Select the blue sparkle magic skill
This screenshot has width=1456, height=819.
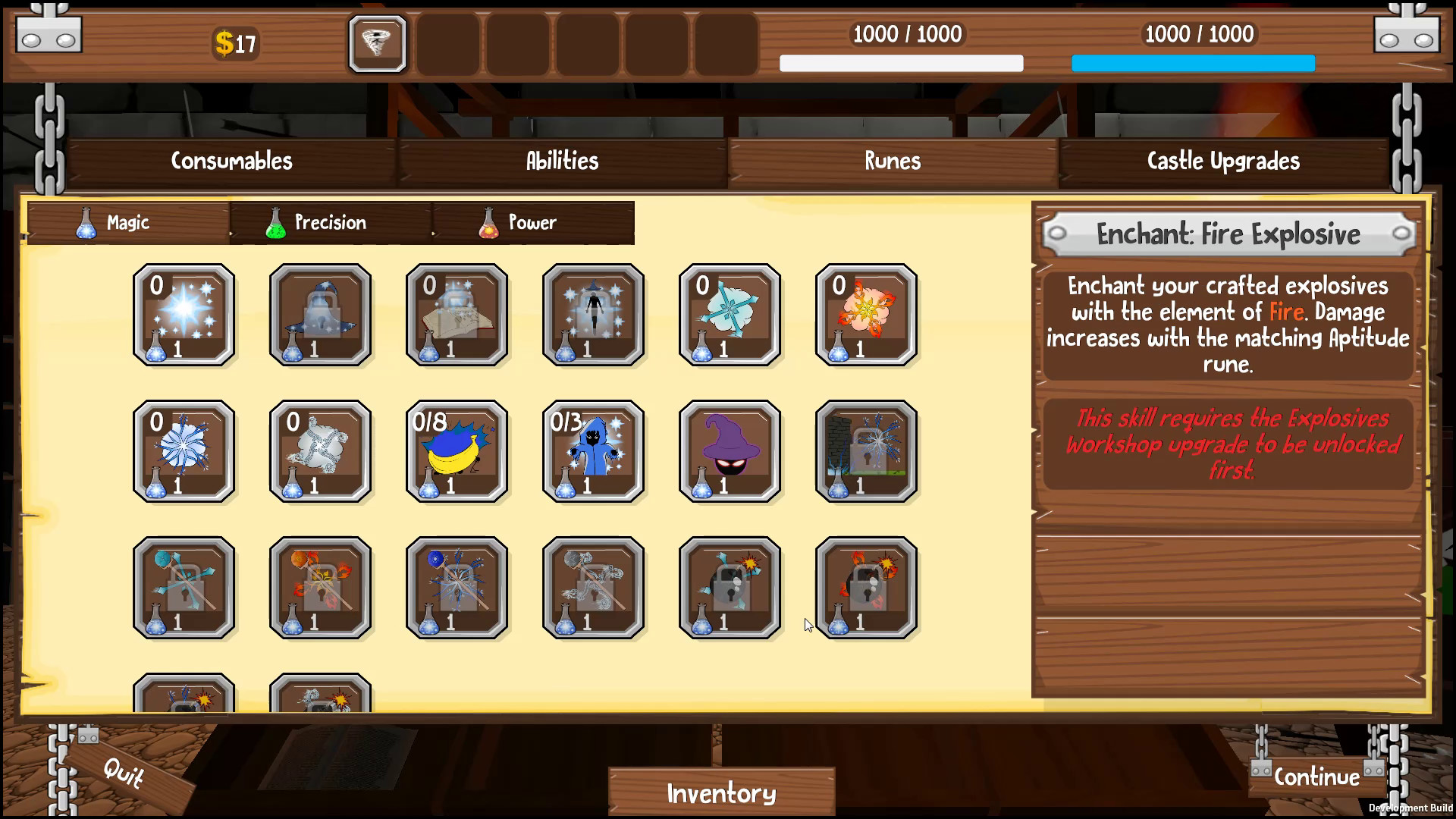[x=184, y=315]
